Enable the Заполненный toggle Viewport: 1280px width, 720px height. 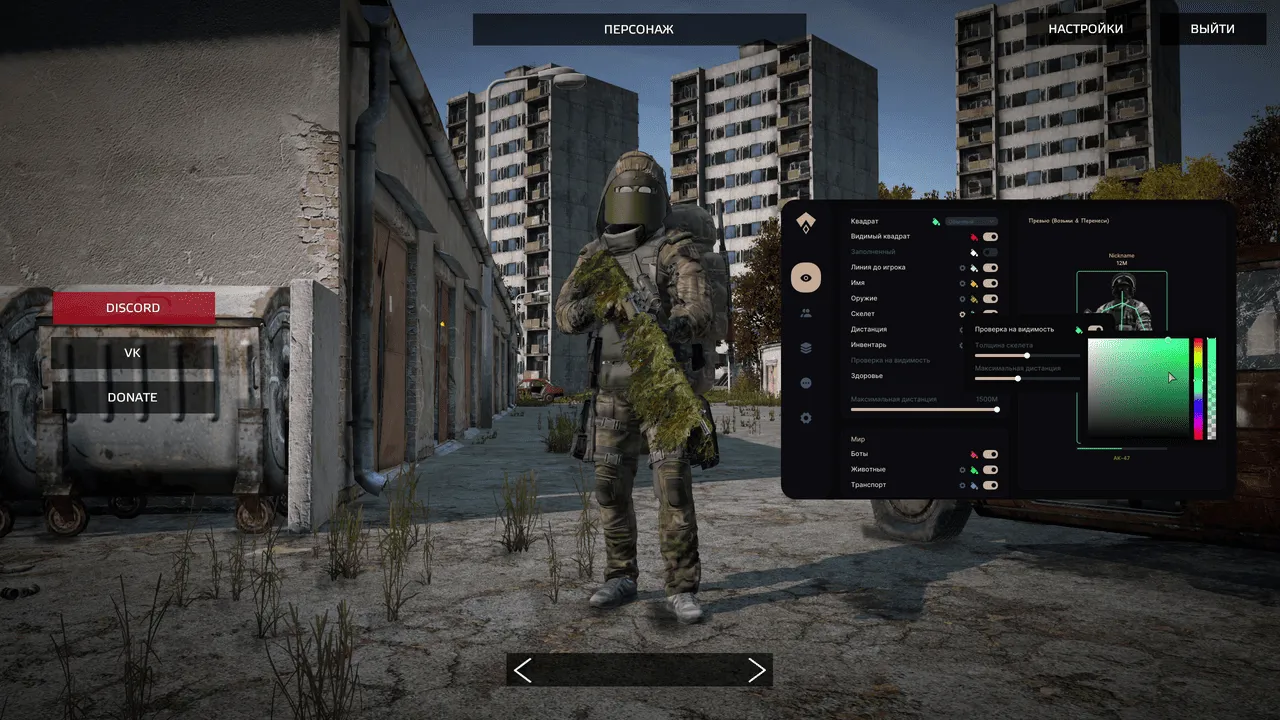[x=989, y=251]
